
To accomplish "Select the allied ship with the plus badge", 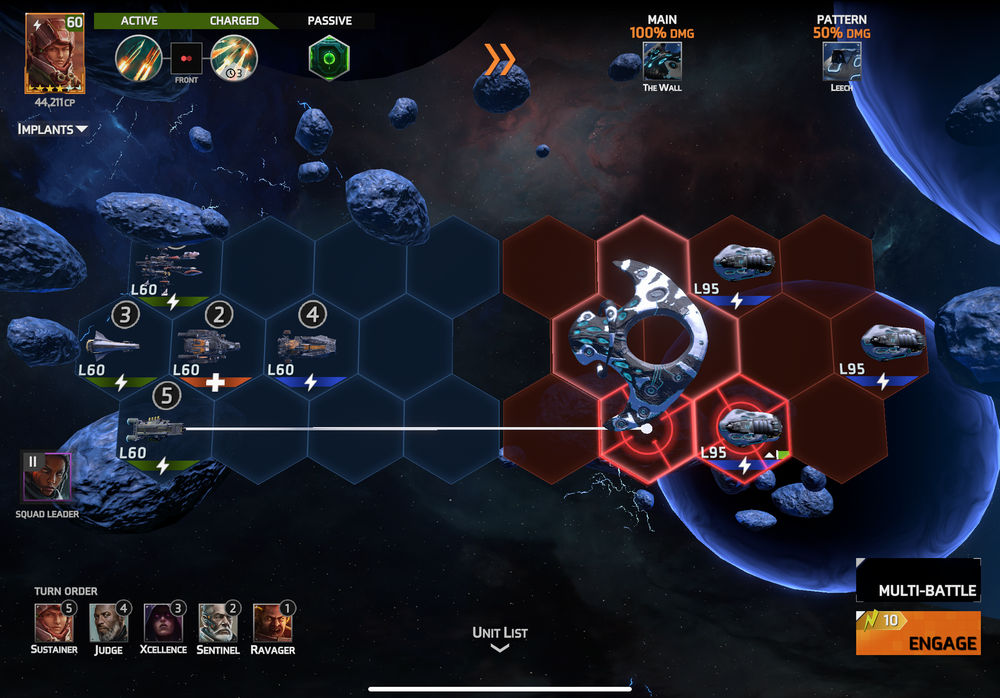I will 208,346.
